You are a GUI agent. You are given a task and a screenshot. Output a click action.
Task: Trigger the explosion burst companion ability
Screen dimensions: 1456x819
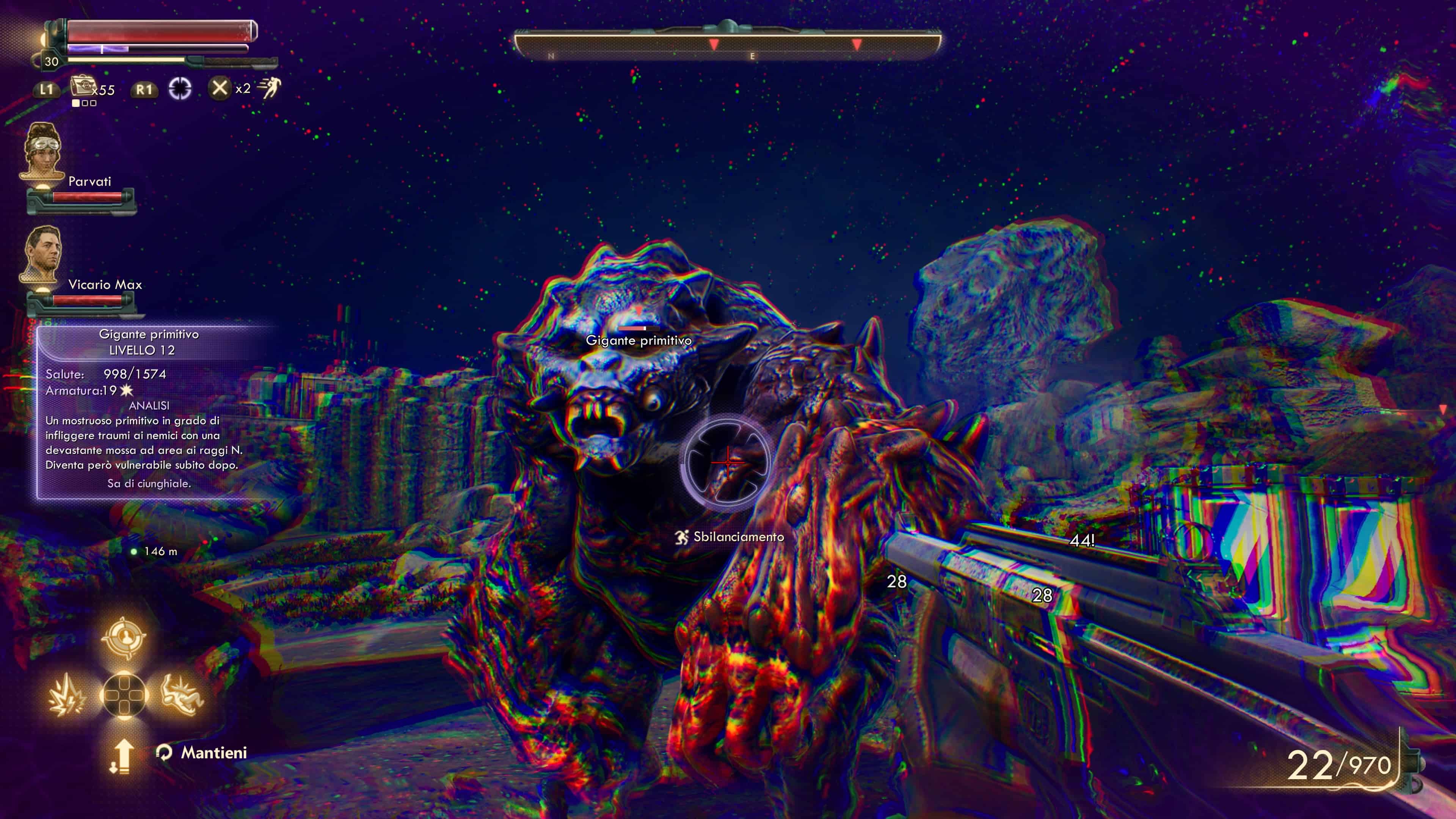click(x=67, y=695)
